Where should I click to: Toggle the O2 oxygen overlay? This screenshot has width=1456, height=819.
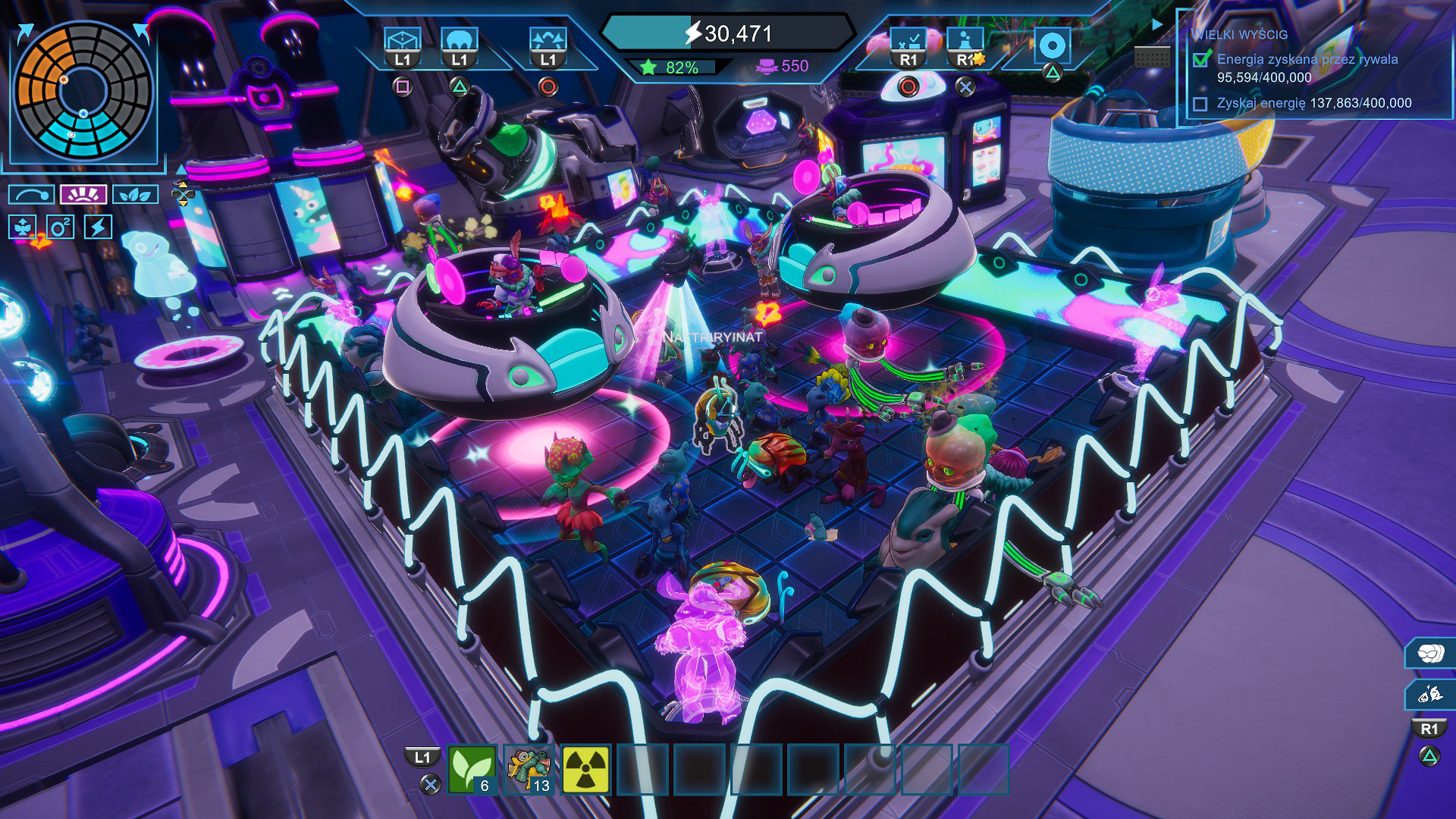[x=60, y=227]
